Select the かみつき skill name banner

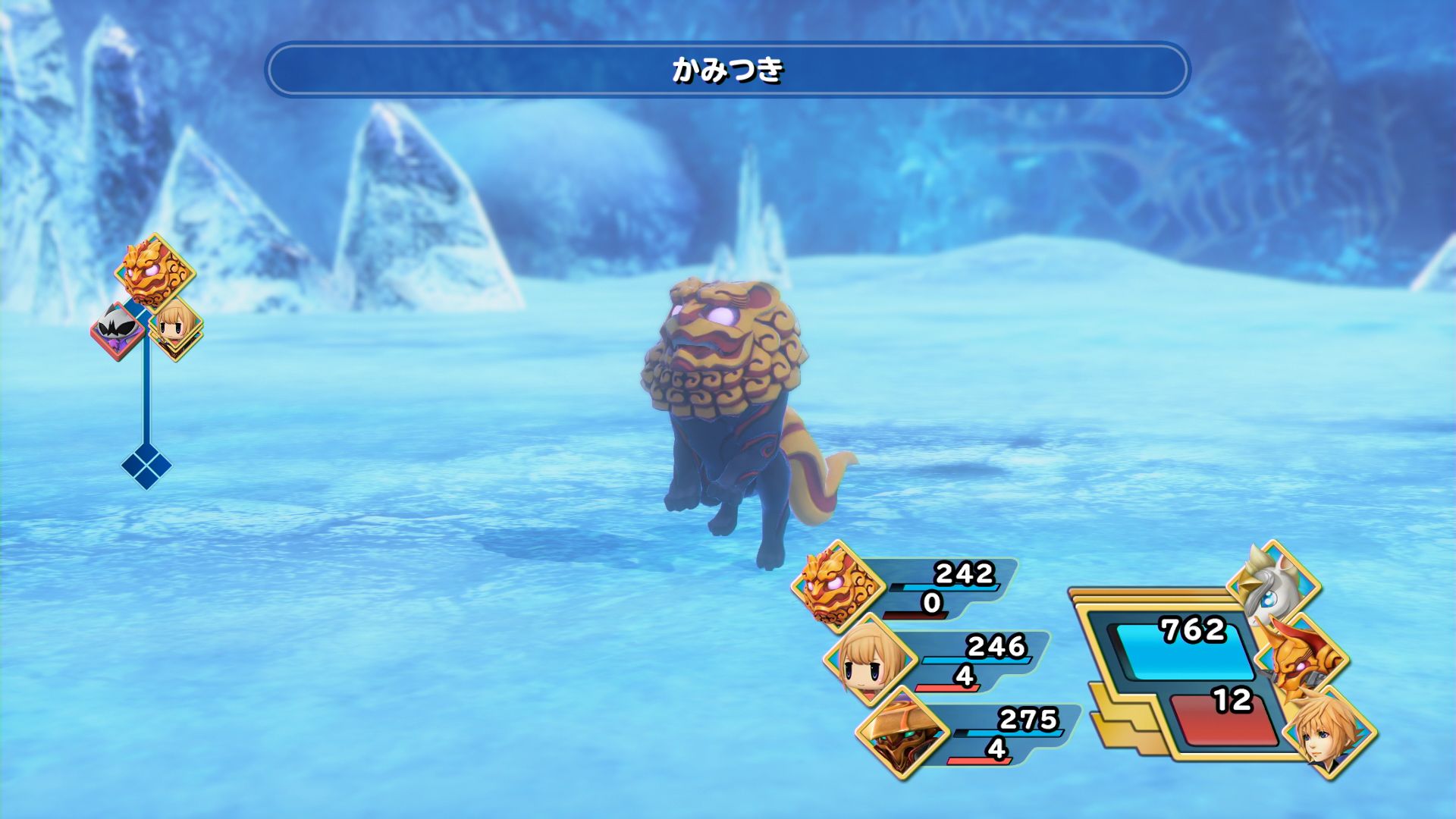pyautogui.click(x=726, y=71)
